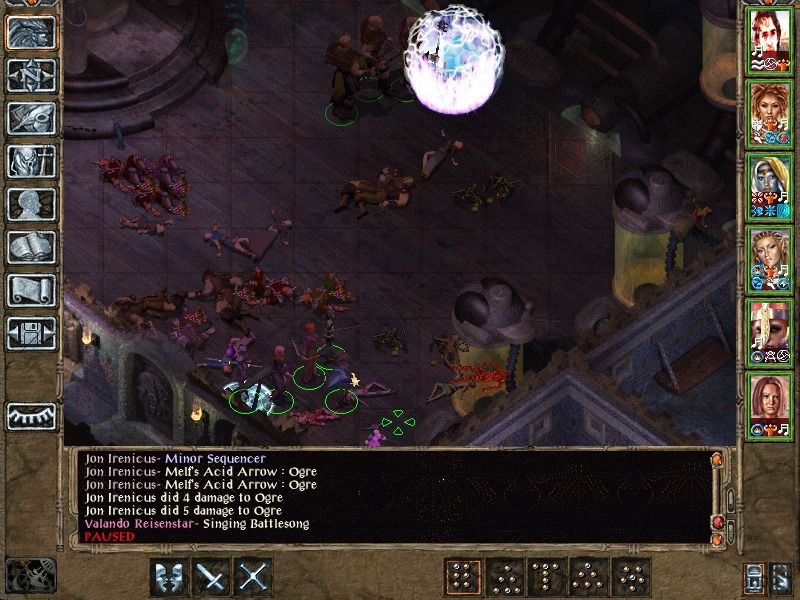The height and width of the screenshot is (600, 800).
Task: Click the closed-eye rest button
Action: click(x=30, y=415)
